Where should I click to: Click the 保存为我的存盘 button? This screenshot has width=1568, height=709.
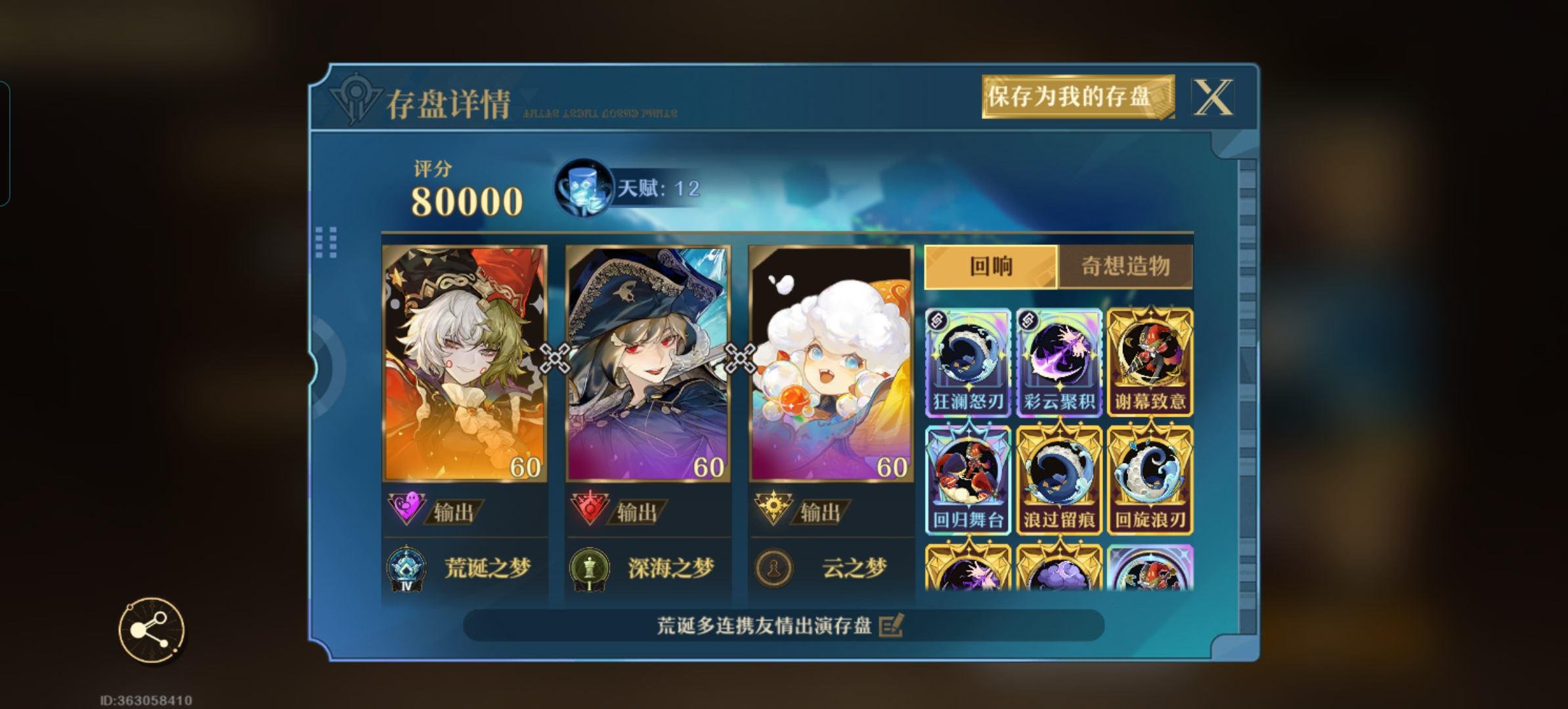[1078, 98]
